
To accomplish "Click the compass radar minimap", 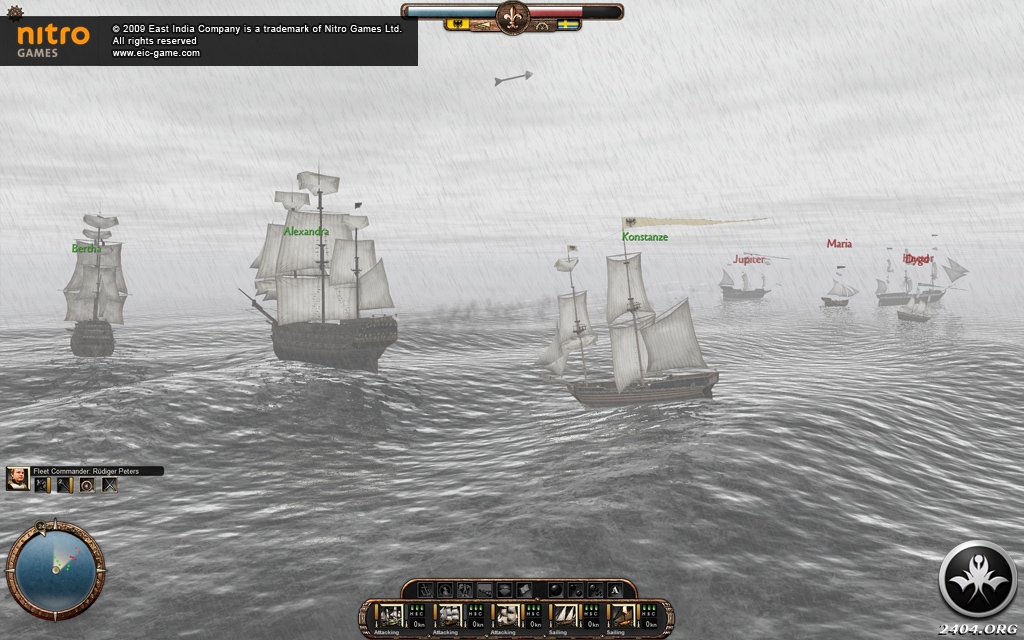I will pos(55,570).
